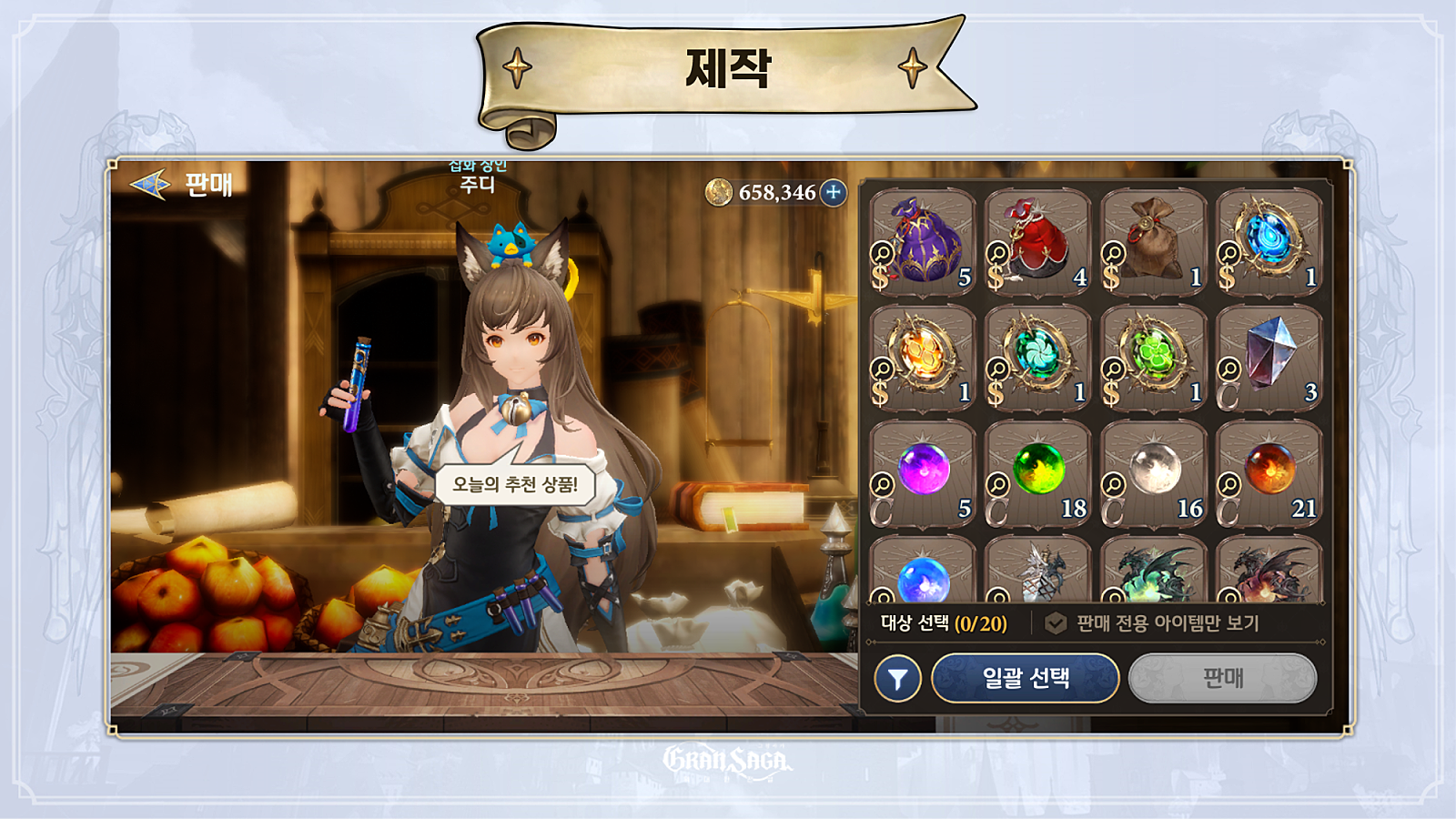Select the purple orb item slot
This screenshot has height=819, width=1456.
tap(923, 473)
